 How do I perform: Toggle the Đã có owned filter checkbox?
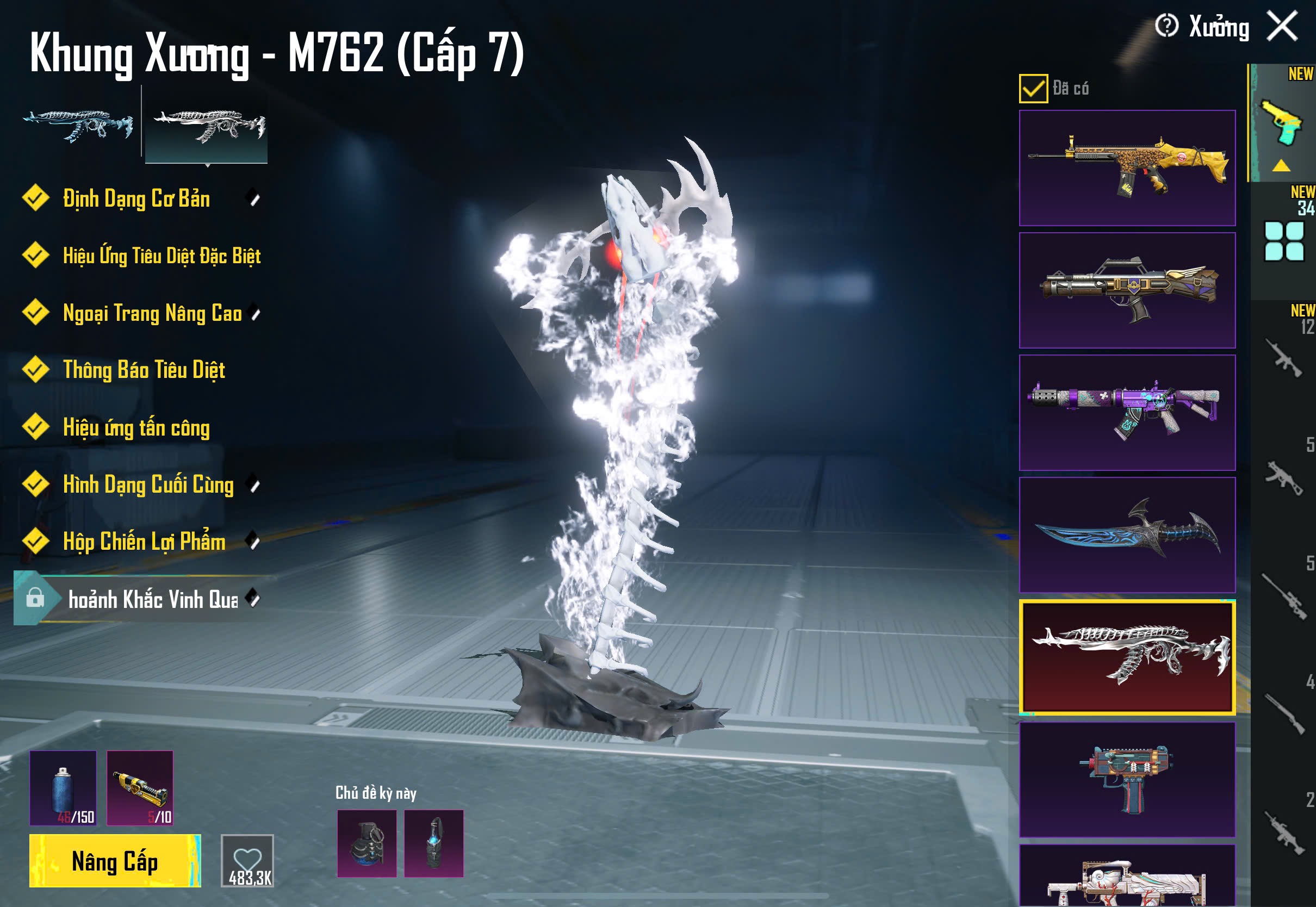tap(1033, 89)
